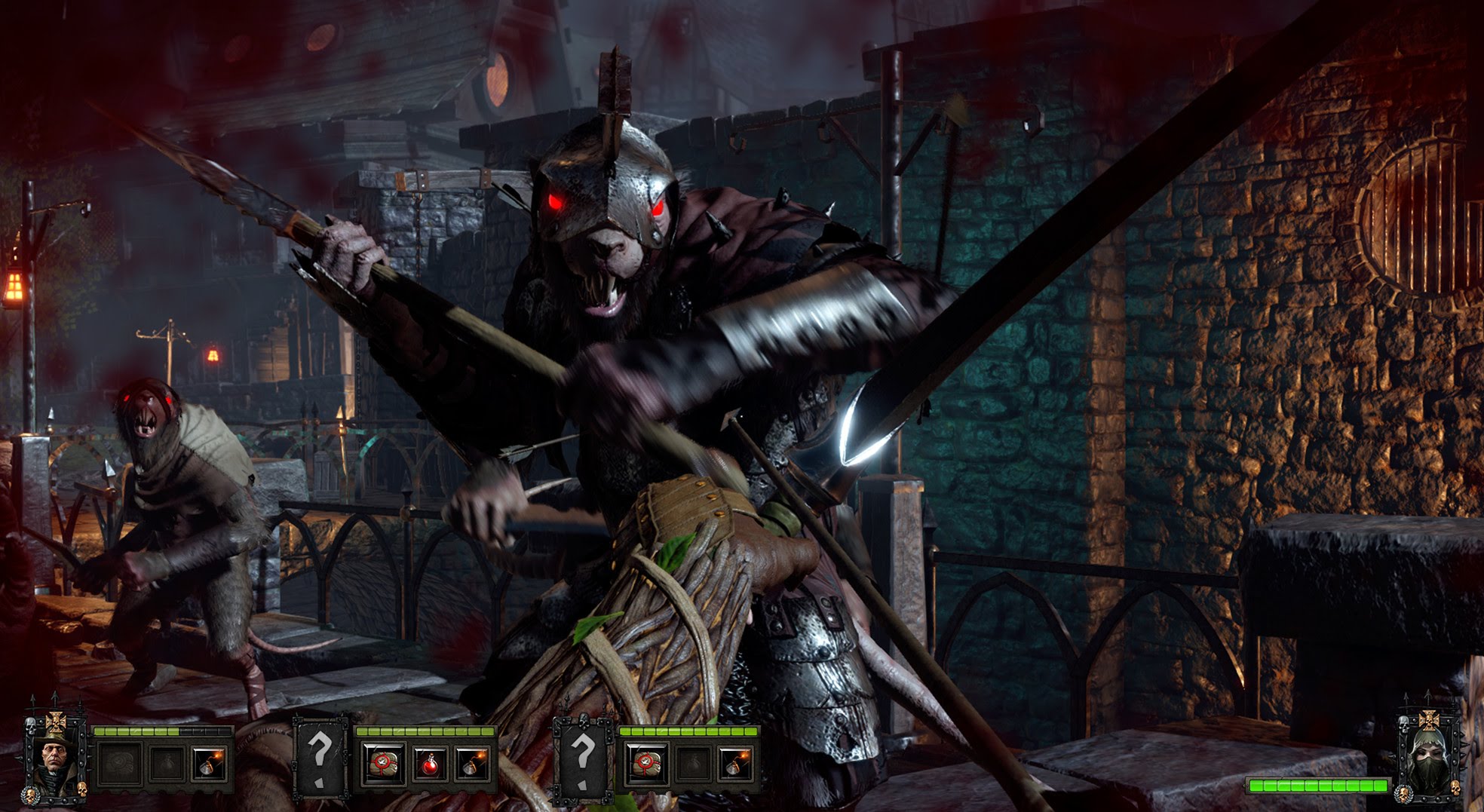Viewport: 1484px width, 812px height.
Task: Select the empty first inventory slot of the bottom-left player
Action: [x=121, y=764]
